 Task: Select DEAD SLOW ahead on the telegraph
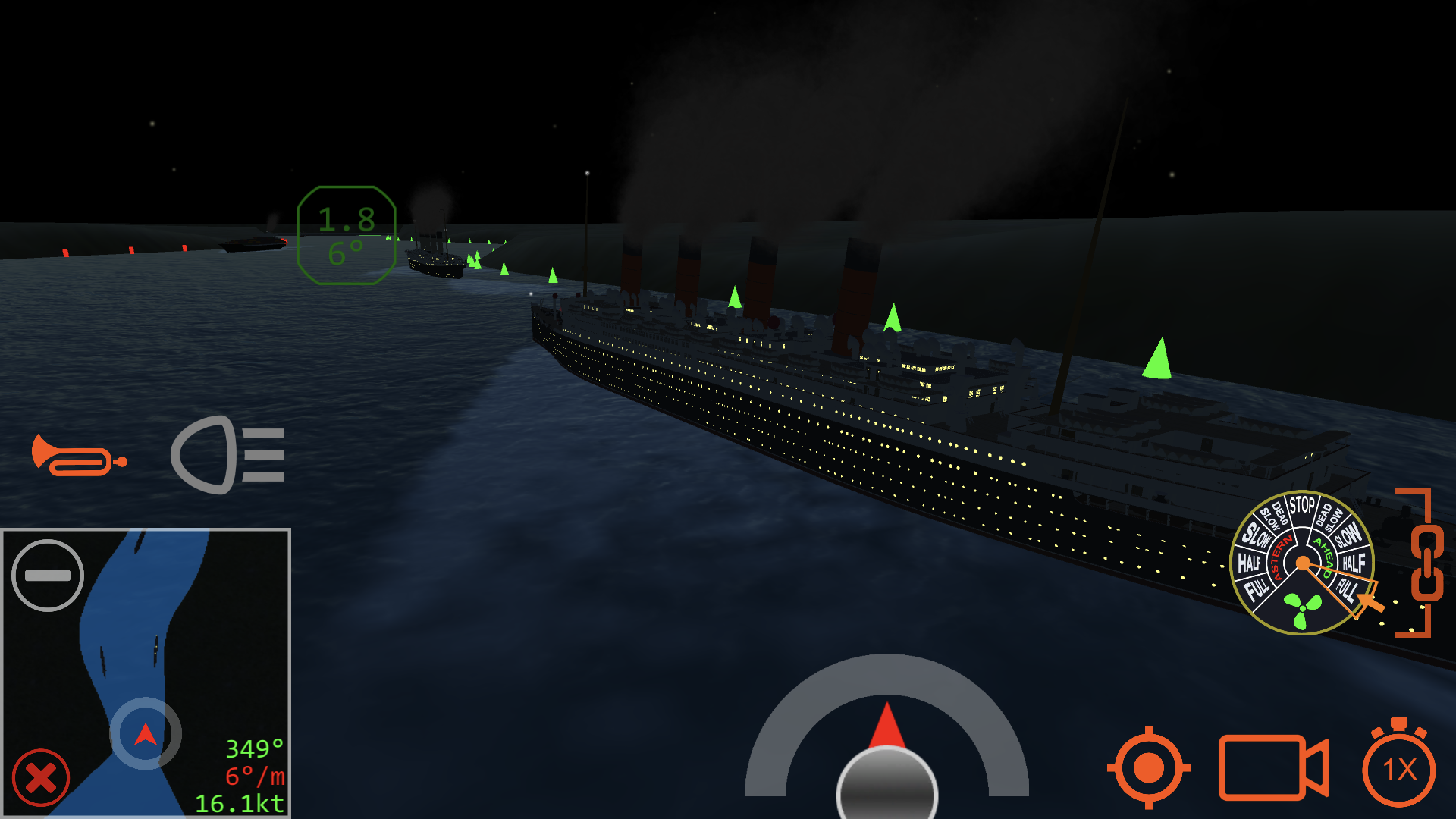(1328, 515)
